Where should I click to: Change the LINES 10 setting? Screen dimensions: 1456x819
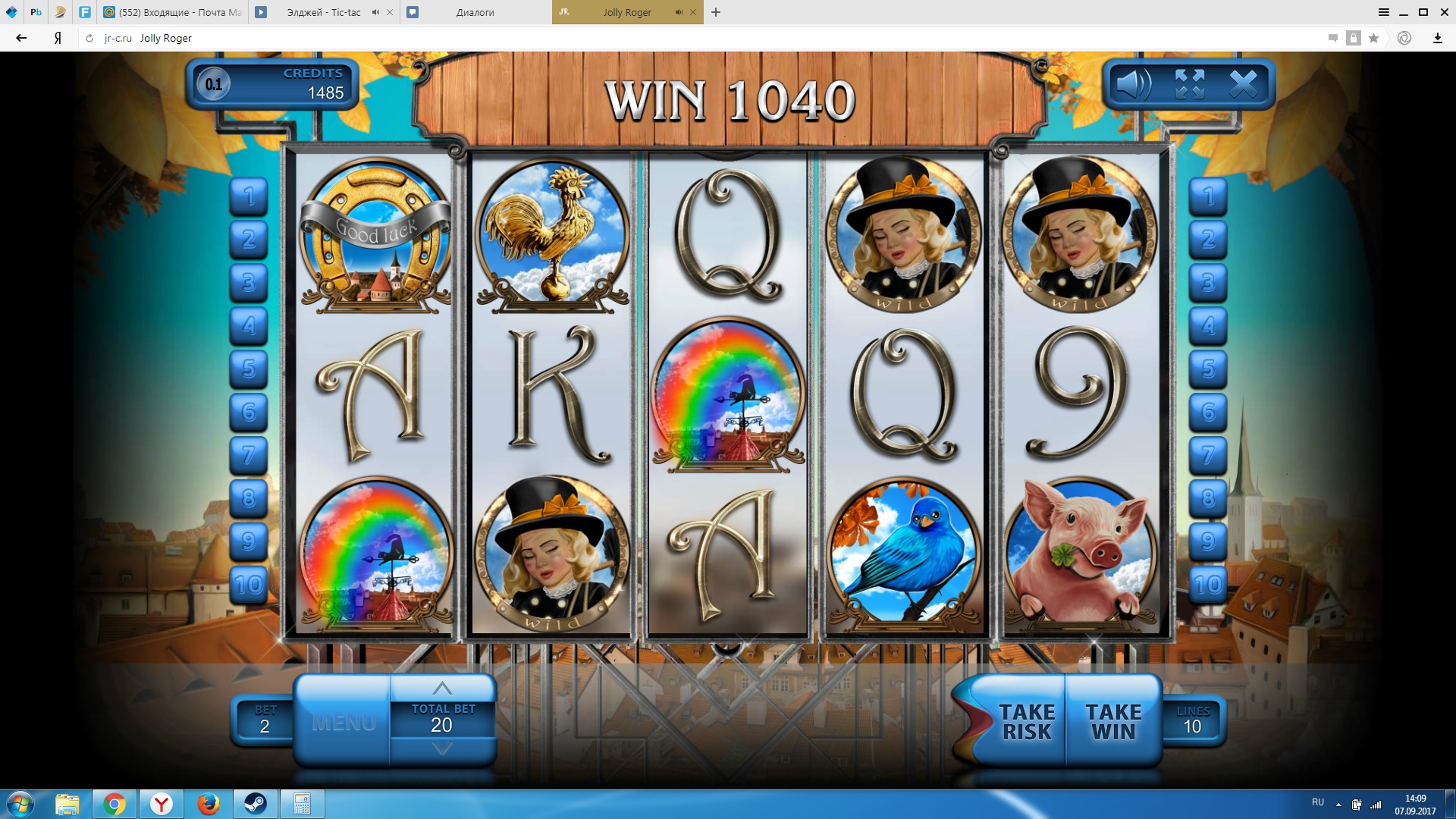click(x=1193, y=720)
